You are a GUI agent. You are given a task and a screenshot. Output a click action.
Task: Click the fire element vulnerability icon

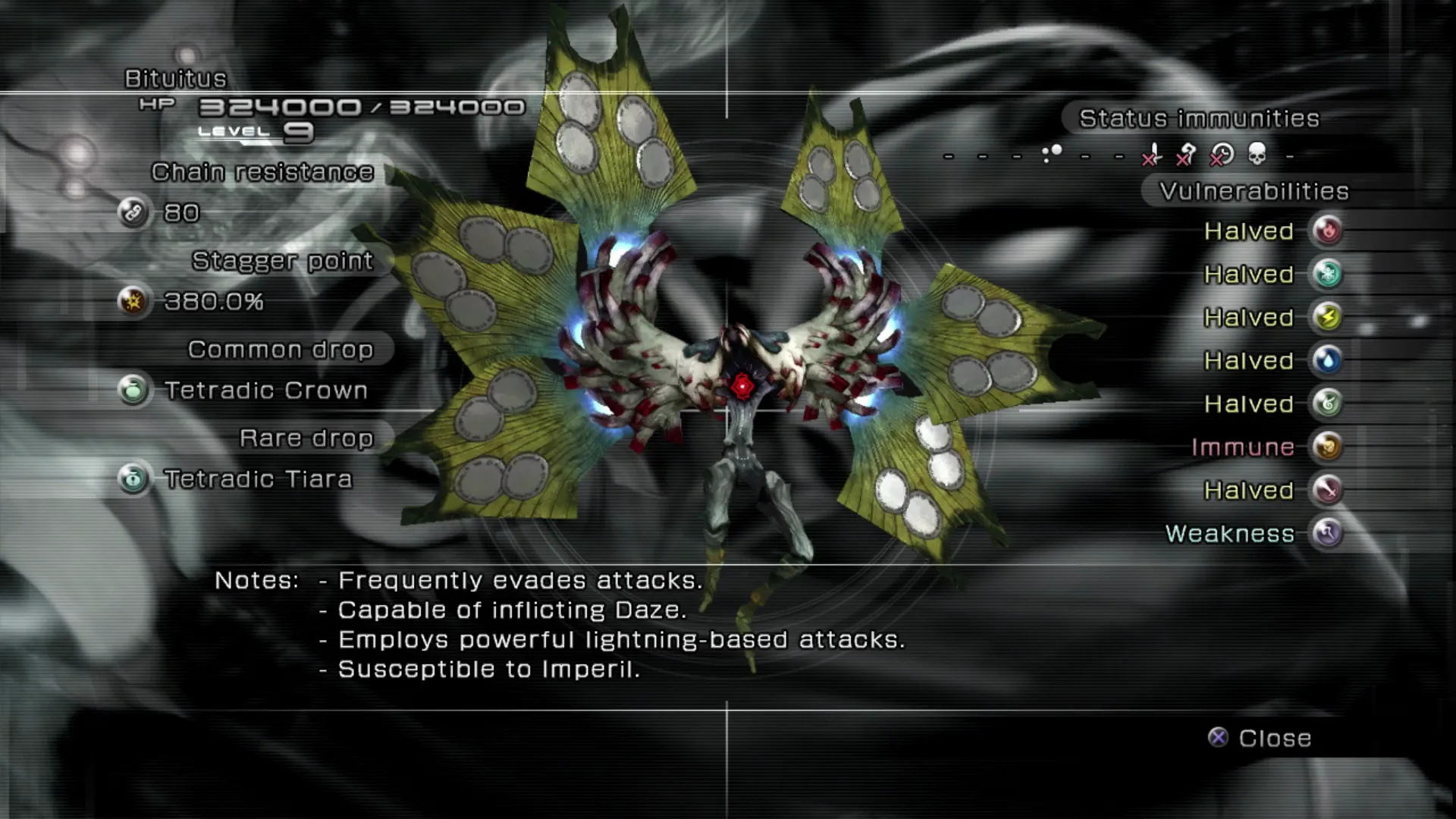1327,231
